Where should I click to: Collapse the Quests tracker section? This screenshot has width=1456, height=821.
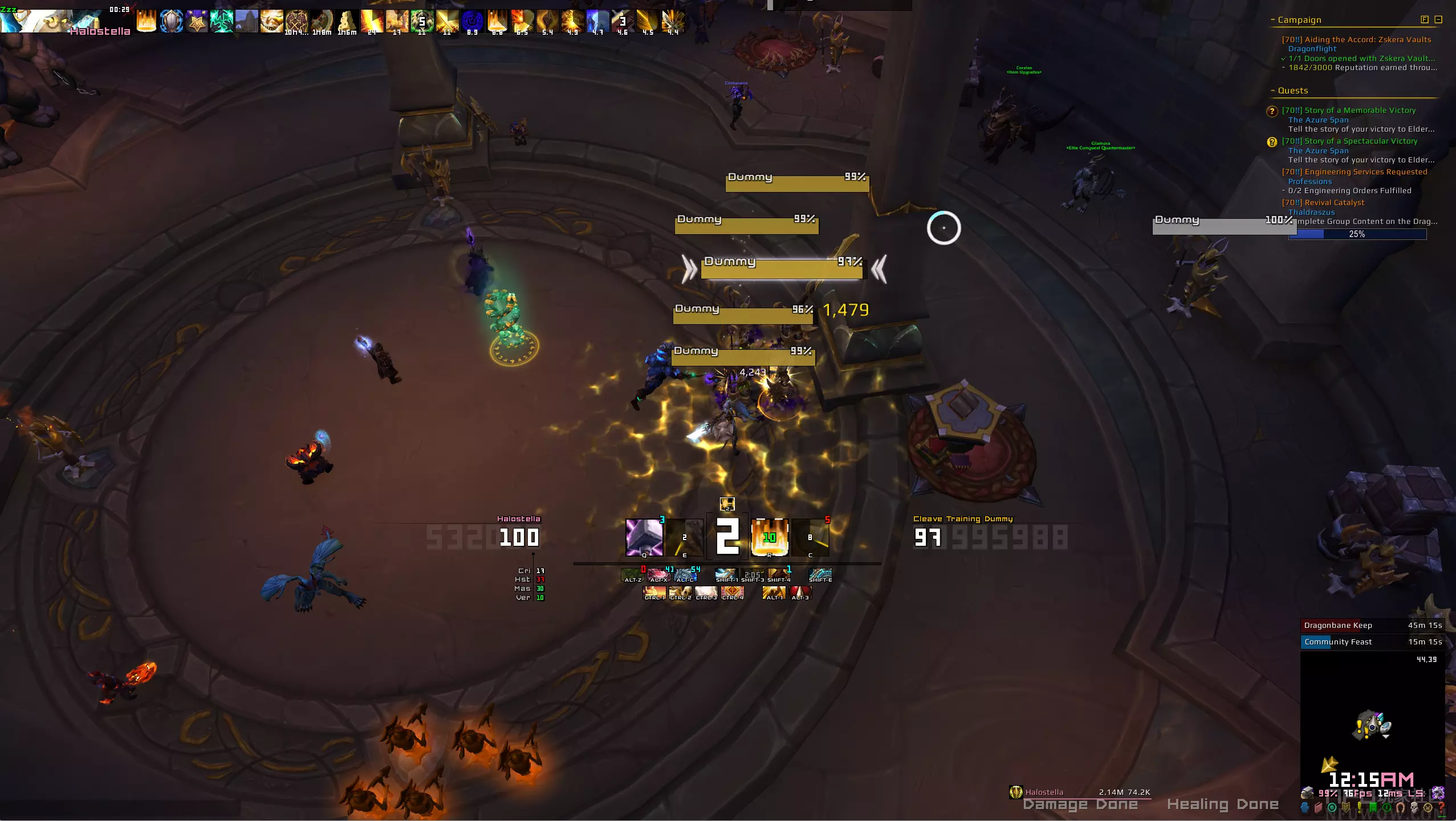1272,91
